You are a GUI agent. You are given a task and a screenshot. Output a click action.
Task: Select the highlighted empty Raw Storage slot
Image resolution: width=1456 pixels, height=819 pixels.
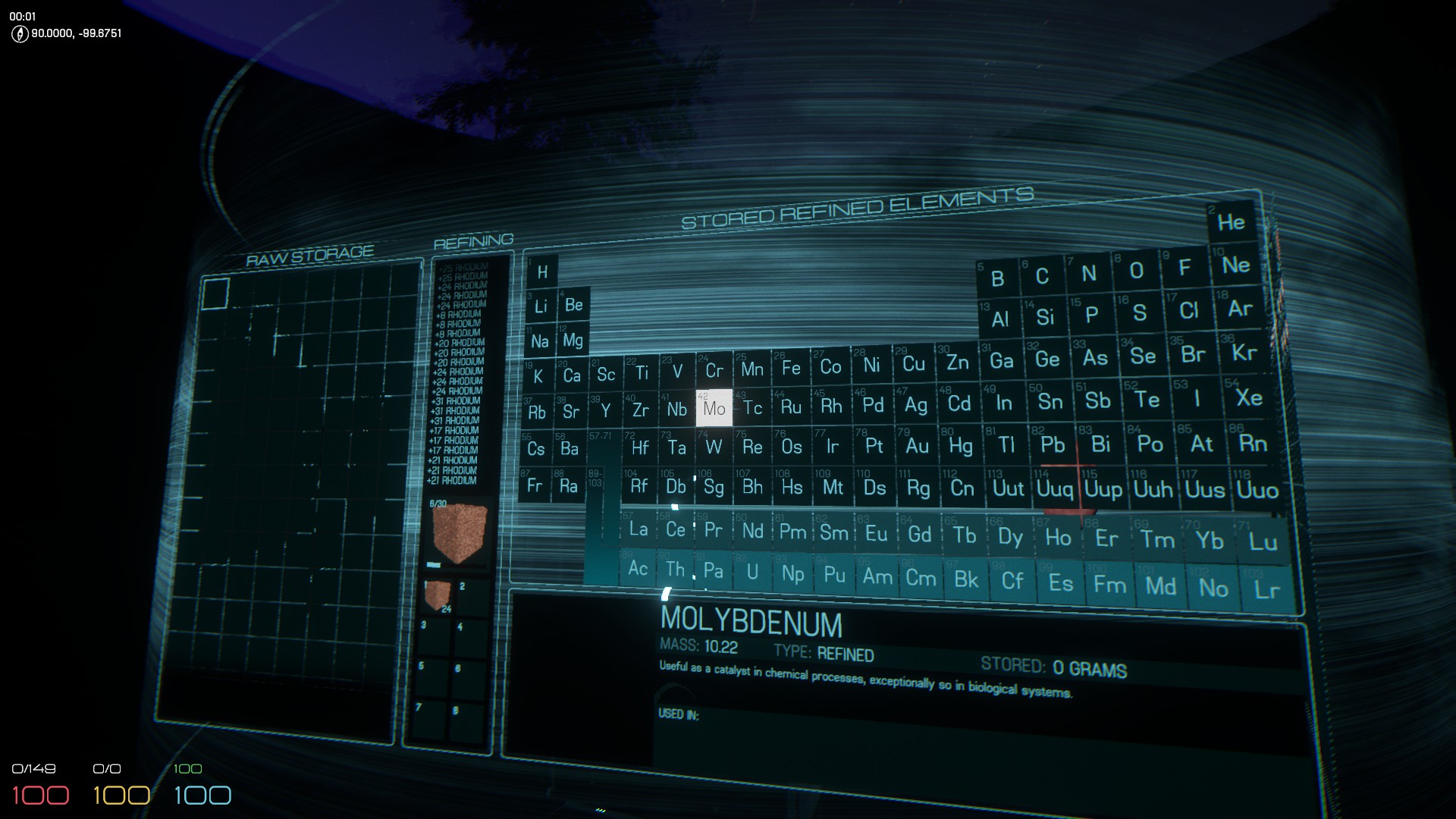pyautogui.click(x=217, y=295)
